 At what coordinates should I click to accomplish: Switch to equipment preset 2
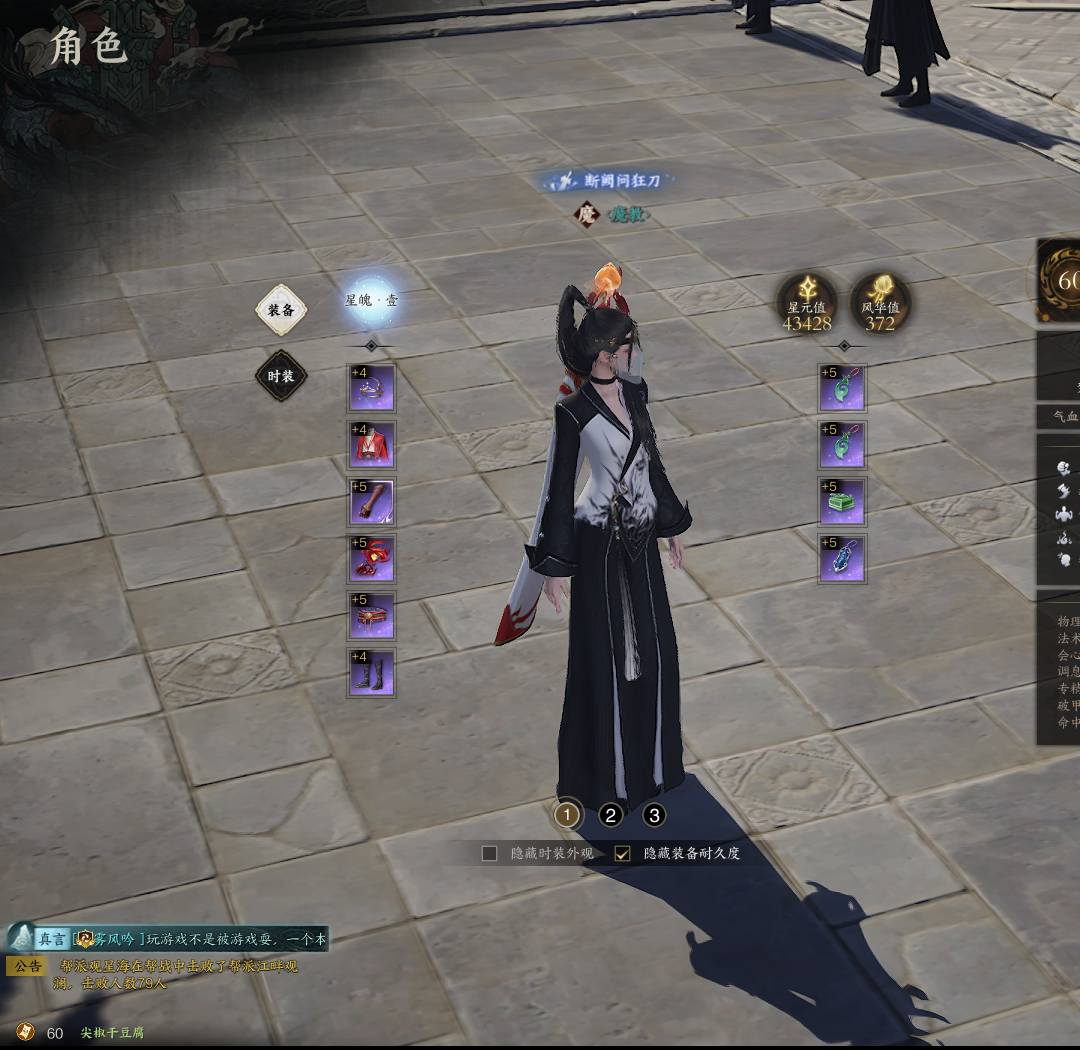(611, 815)
